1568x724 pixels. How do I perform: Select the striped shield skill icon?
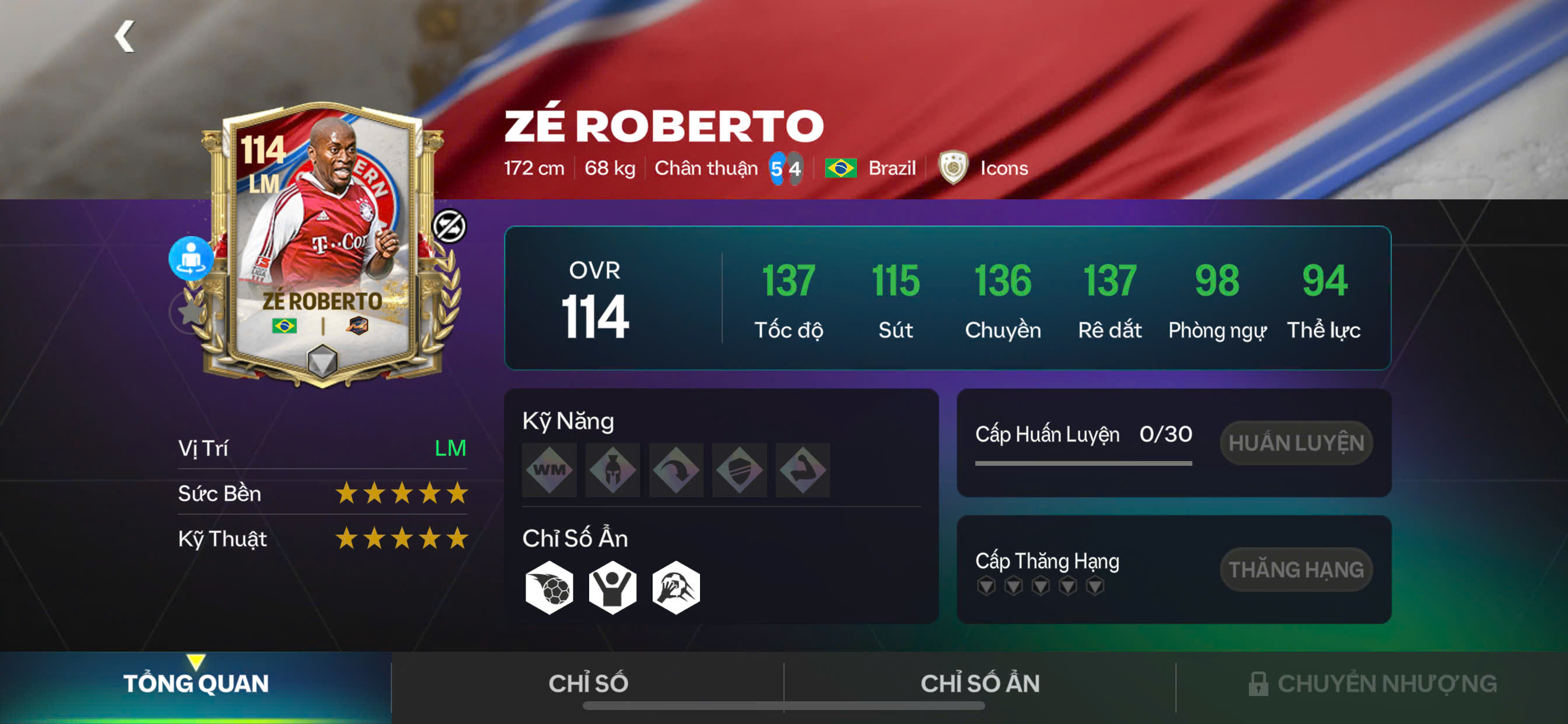tap(739, 470)
